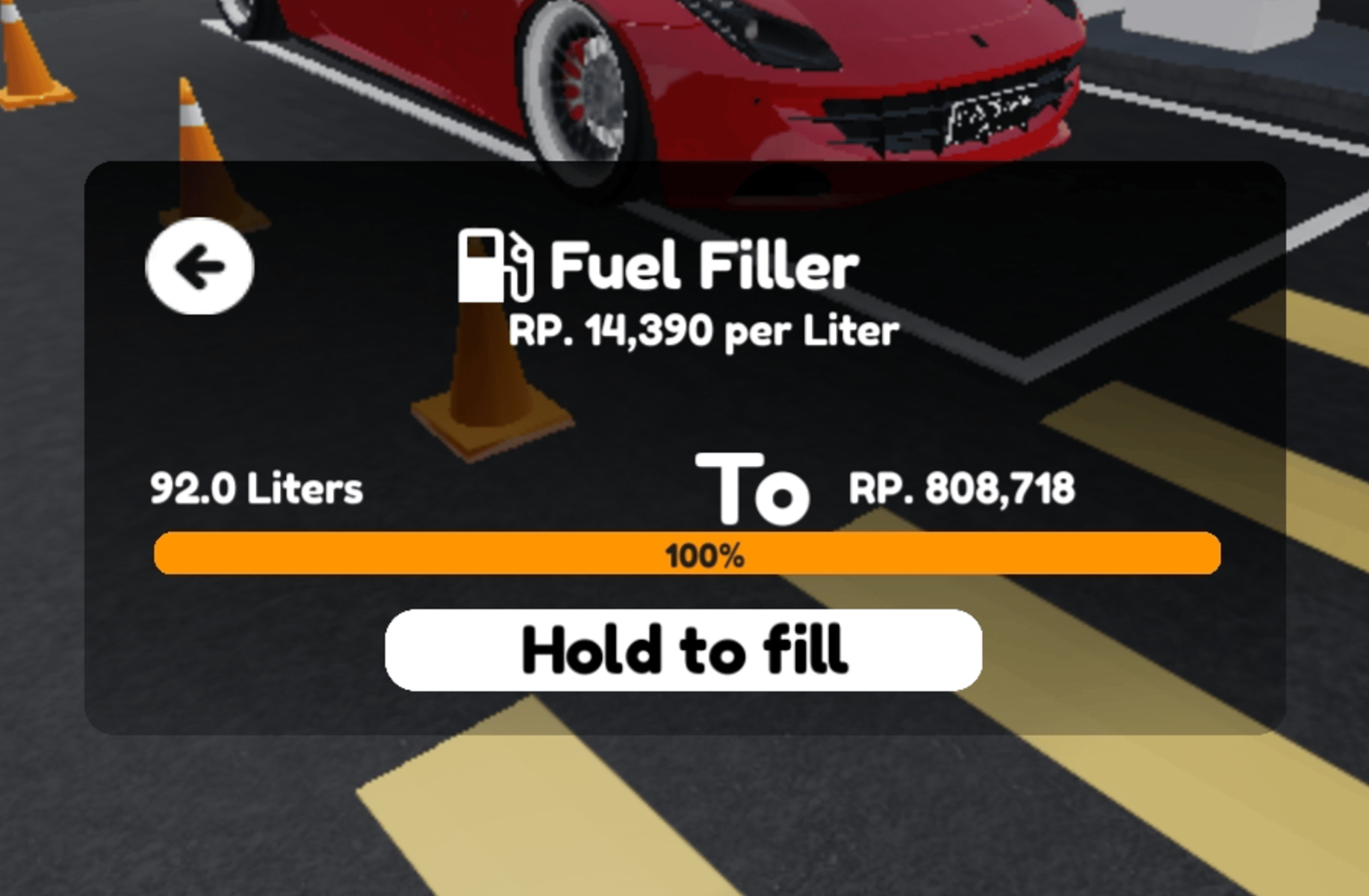Click the orange fuel percentage bar
Viewport: 1369px width, 896px height.
pyautogui.click(x=686, y=554)
